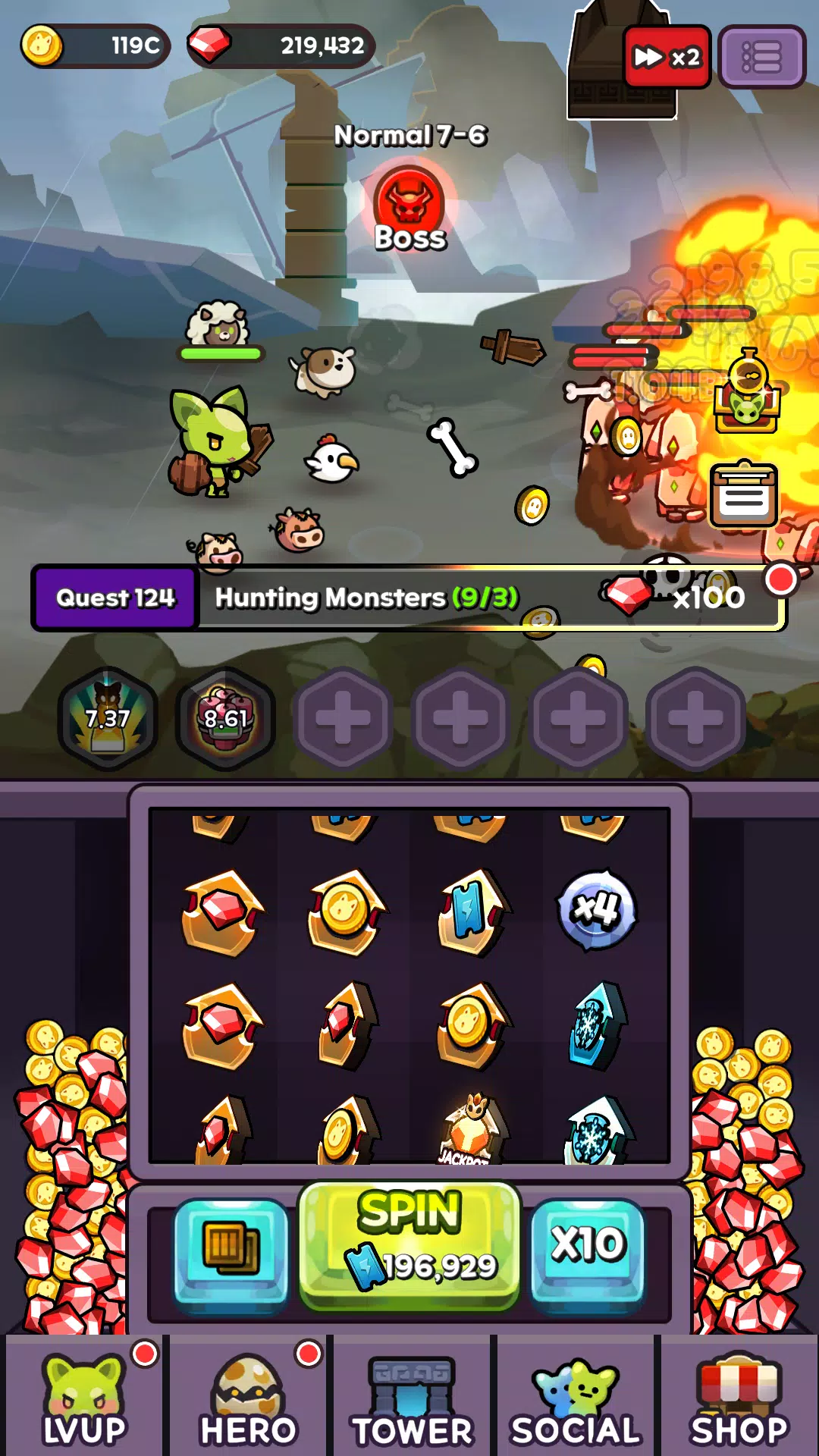Viewport: 819px width, 1456px height.
Task: Hit the green SPIN button
Action: tap(409, 1245)
